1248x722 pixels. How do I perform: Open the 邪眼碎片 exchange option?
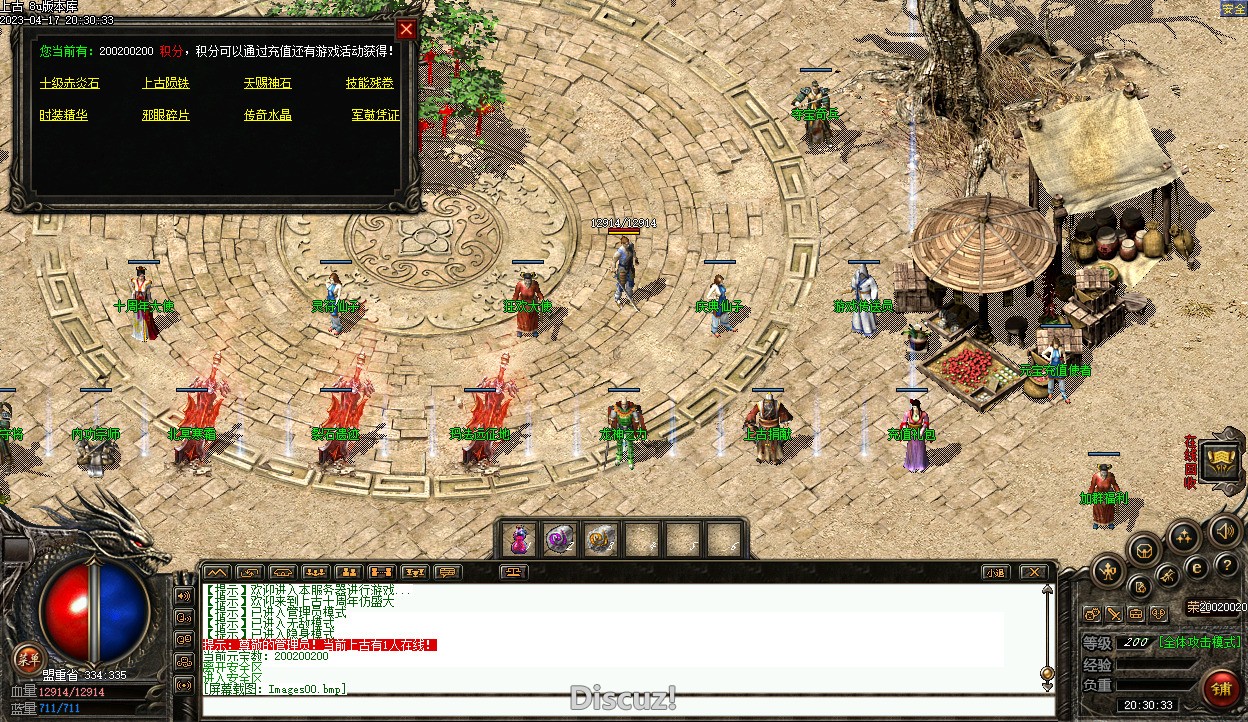point(166,116)
